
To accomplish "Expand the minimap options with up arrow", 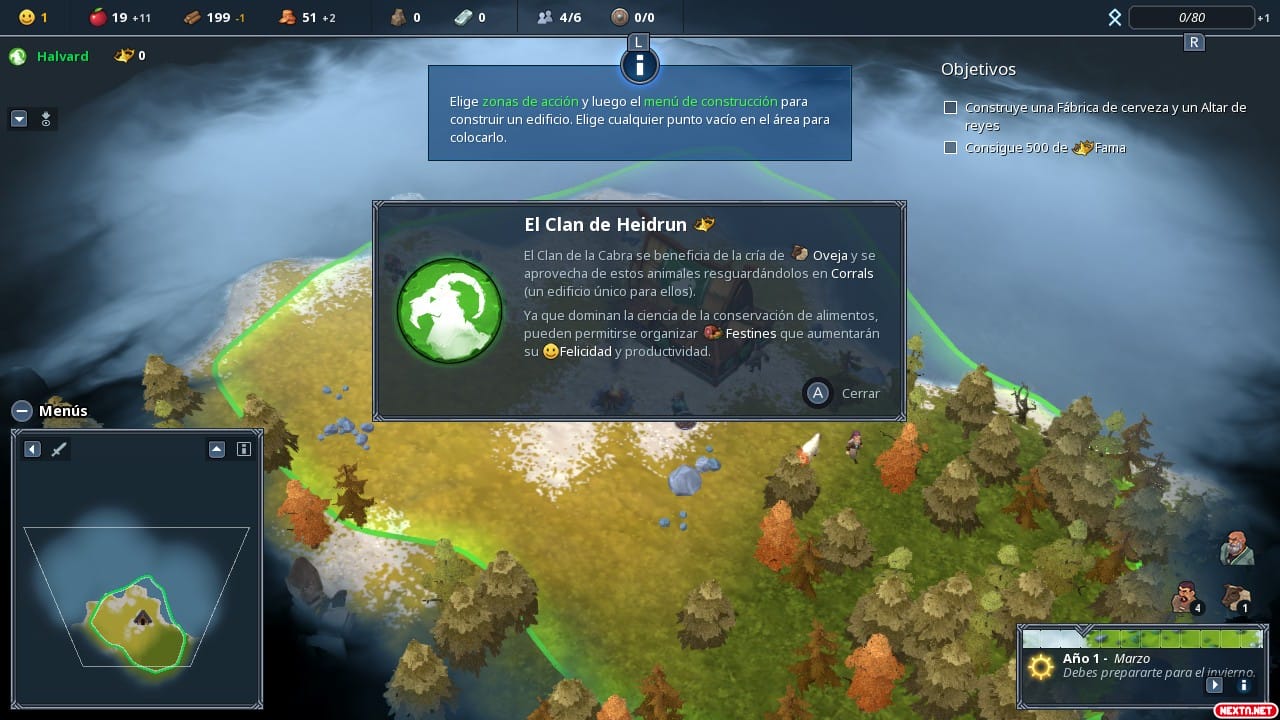I will pyautogui.click(x=217, y=449).
